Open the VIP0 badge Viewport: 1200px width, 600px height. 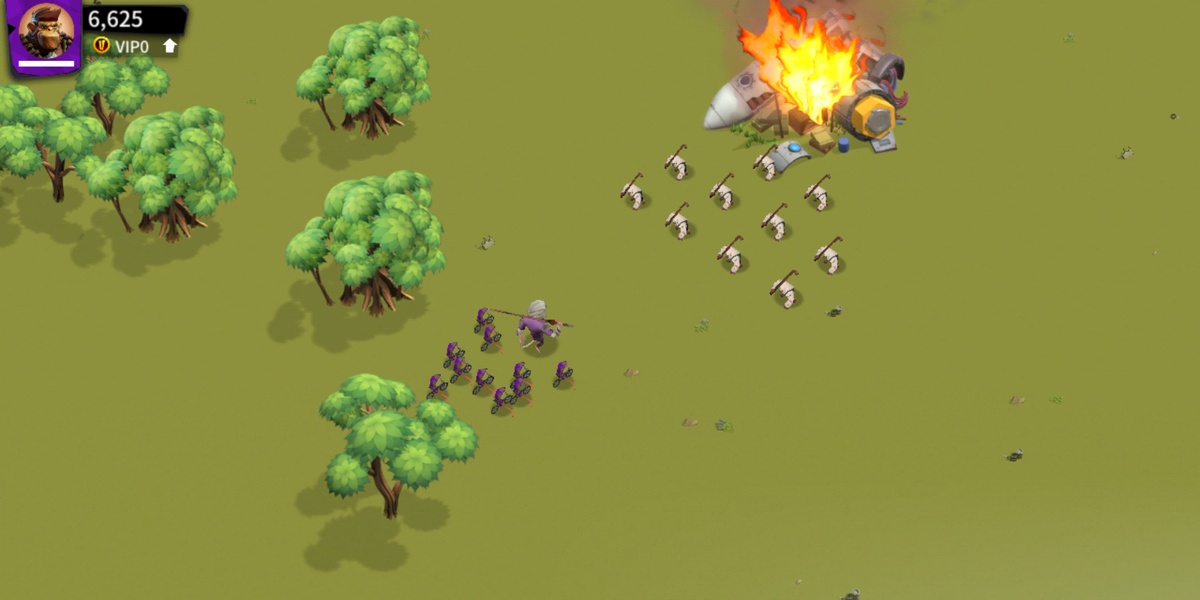[x=122, y=46]
